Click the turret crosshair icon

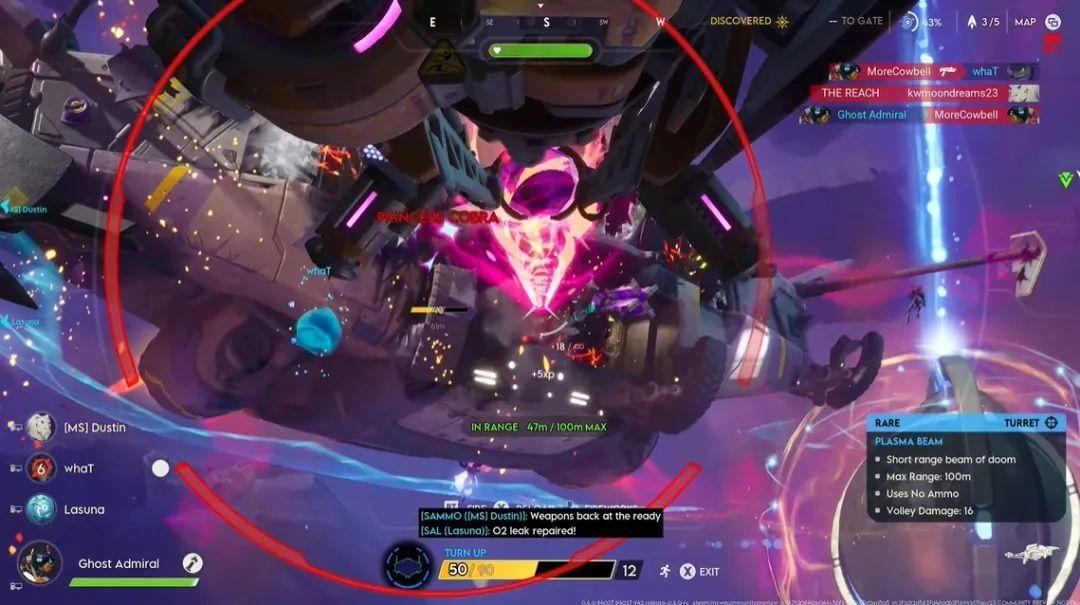point(1051,423)
